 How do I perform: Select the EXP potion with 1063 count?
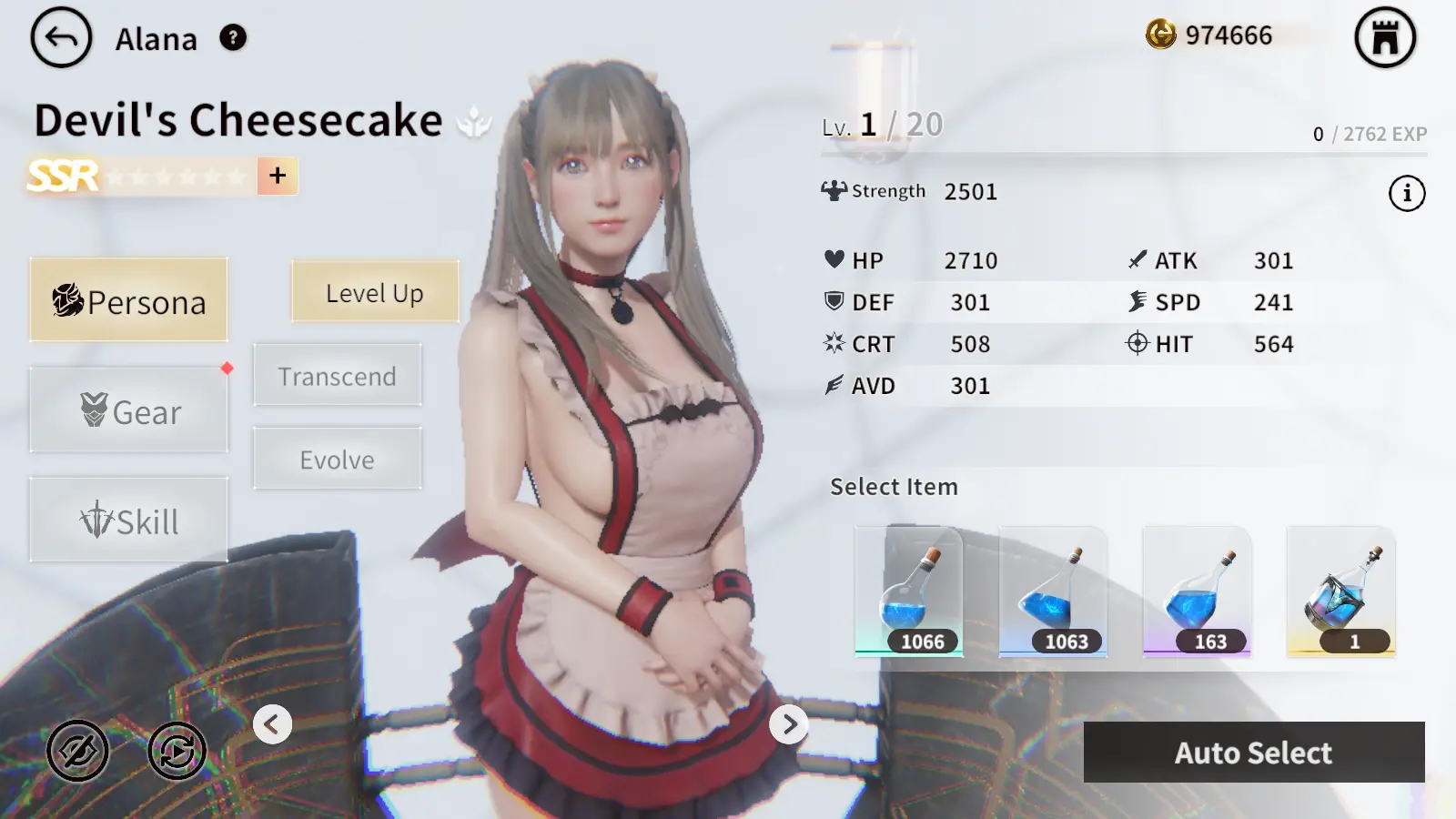[x=1053, y=591]
